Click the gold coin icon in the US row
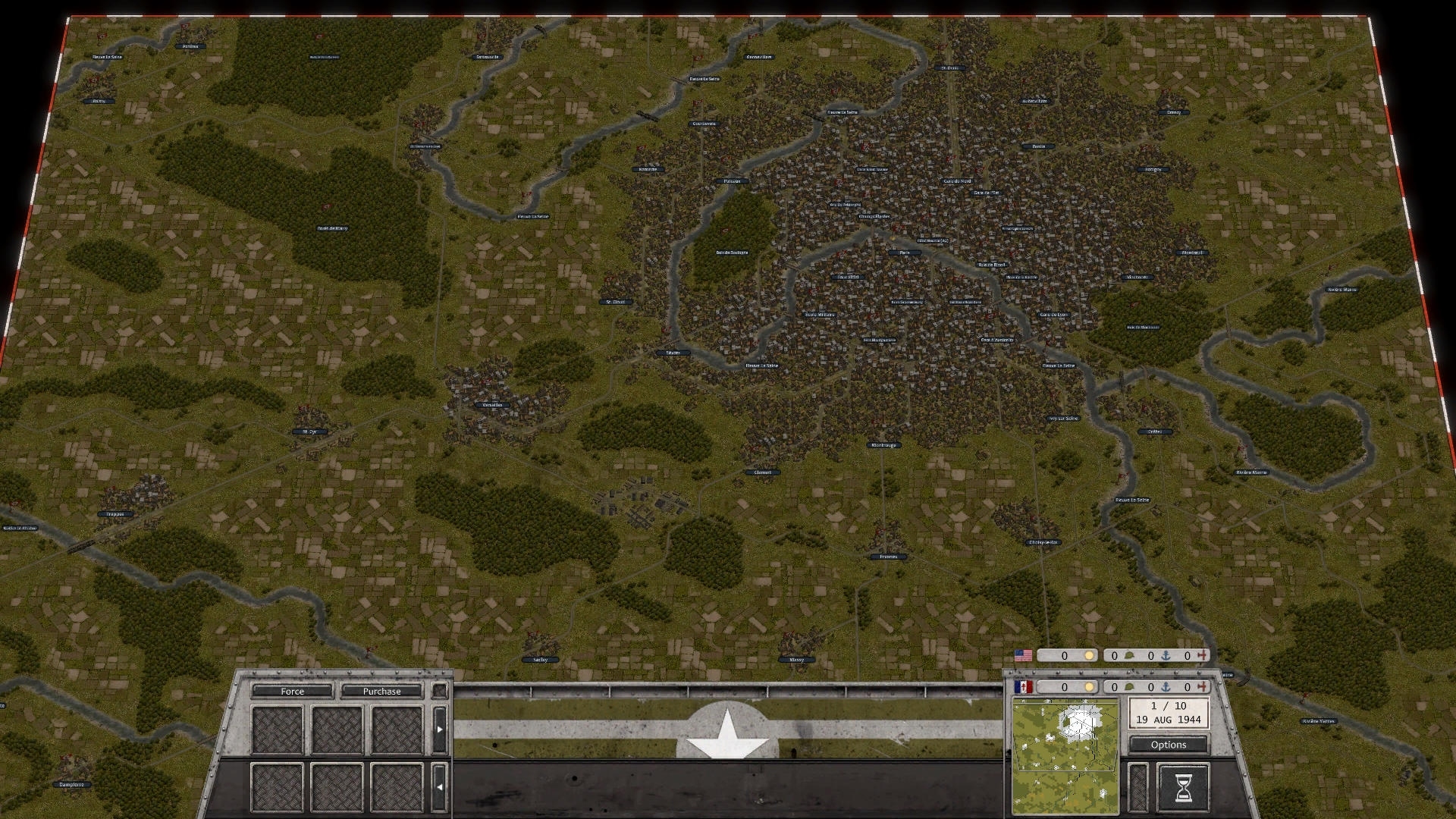1456x819 pixels. point(1090,655)
